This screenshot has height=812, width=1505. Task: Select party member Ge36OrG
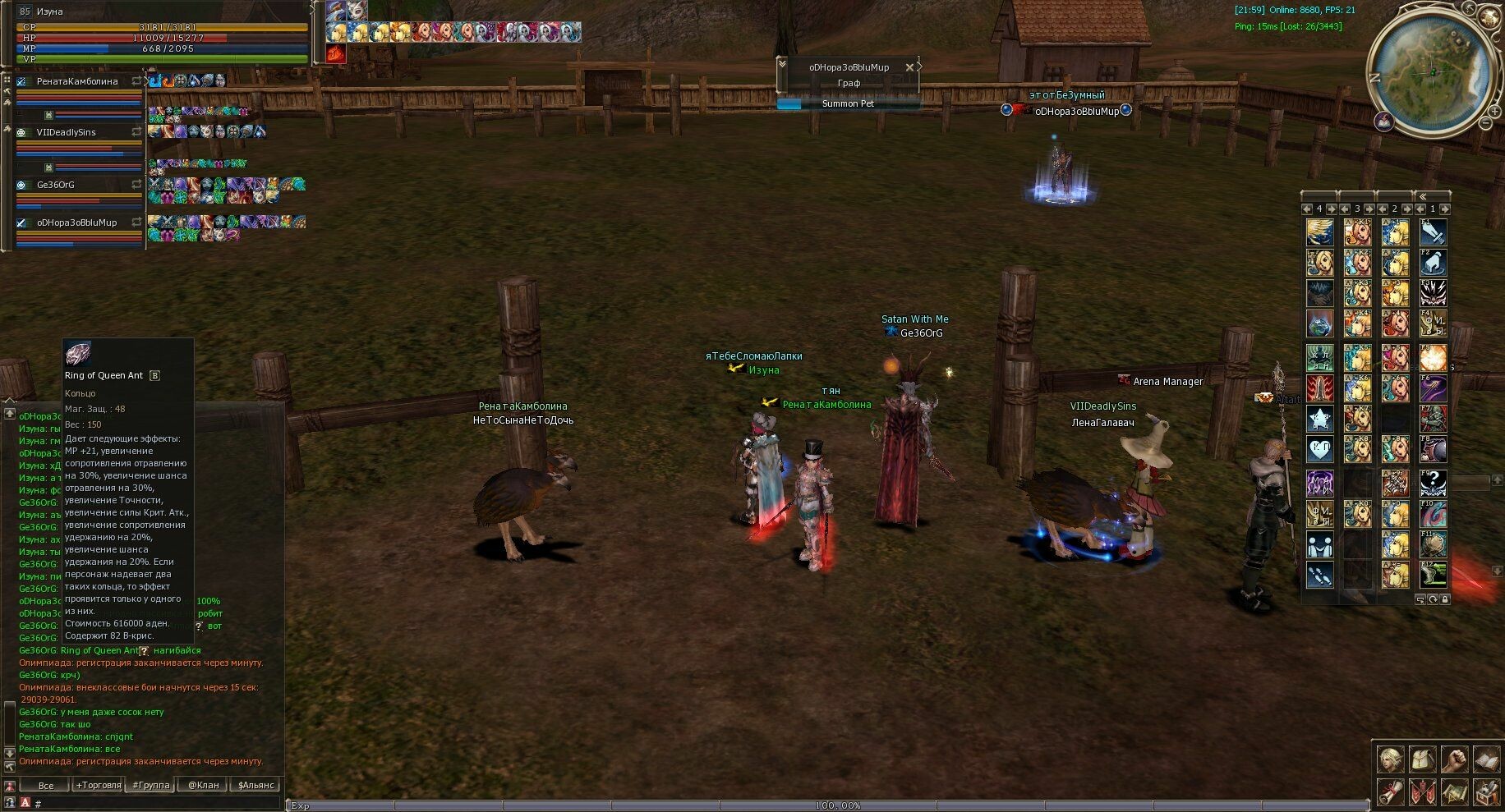click(56, 186)
